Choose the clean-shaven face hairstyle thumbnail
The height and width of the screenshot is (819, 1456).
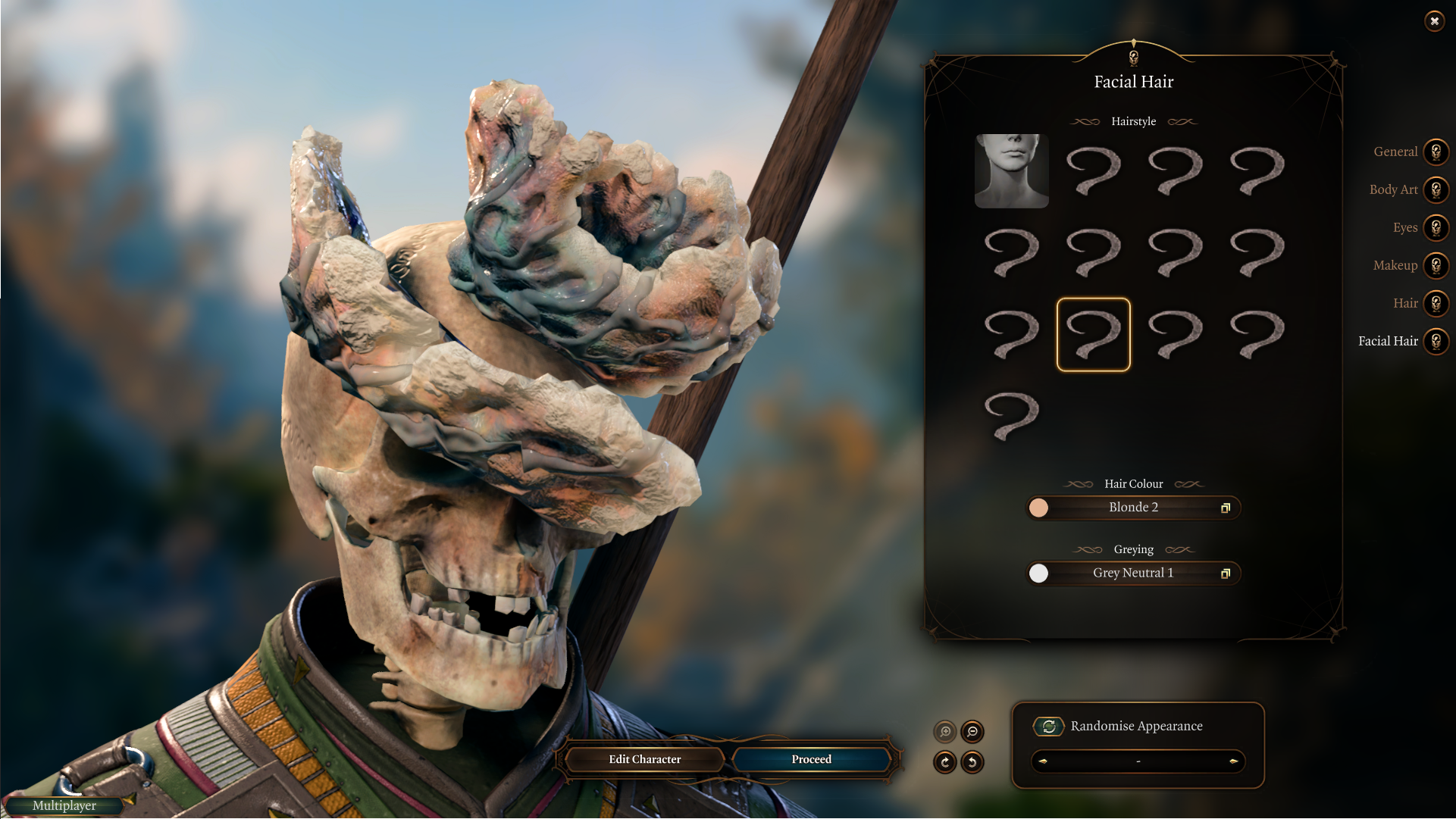coord(1011,171)
